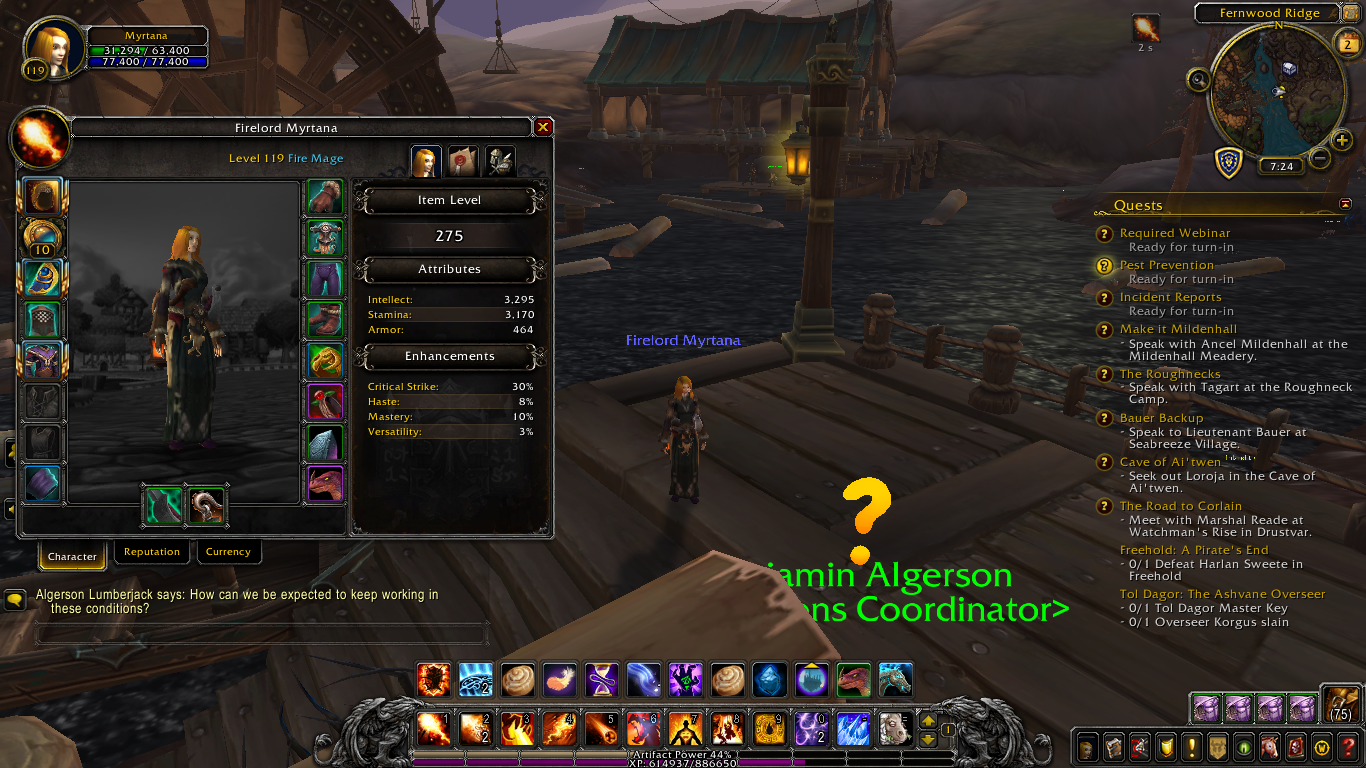Viewport: 1366px width, 768px height.
Task: Open the main backpack bag
Action: [x=1339, y=704]
